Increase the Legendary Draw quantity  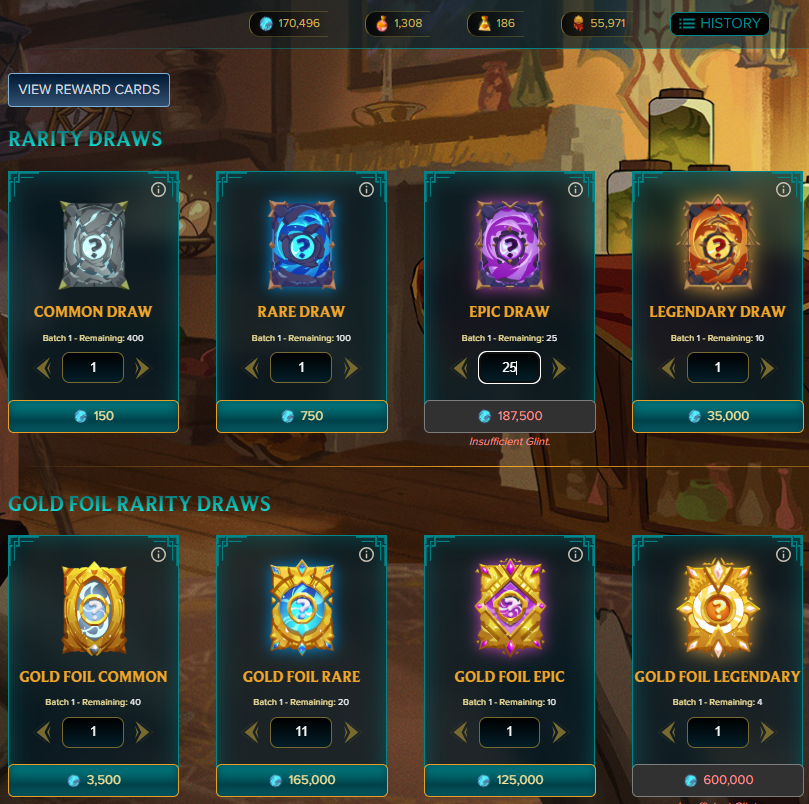point(766,368)
